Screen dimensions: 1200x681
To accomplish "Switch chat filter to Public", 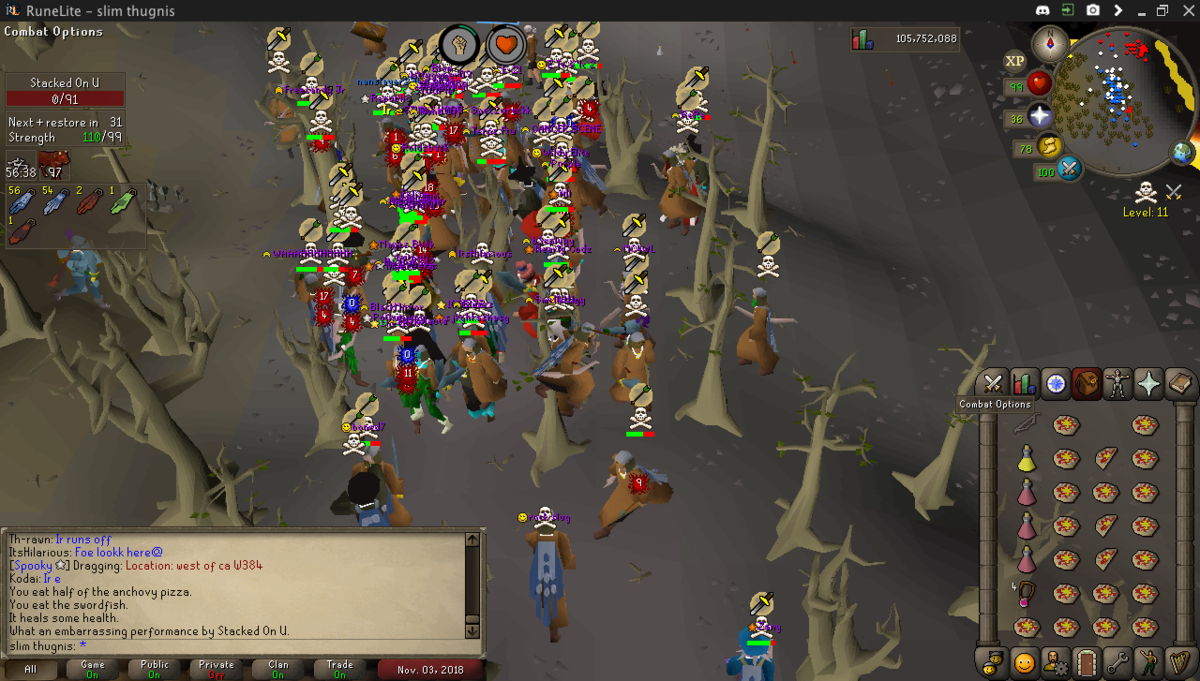I will (x=154, y=669).
